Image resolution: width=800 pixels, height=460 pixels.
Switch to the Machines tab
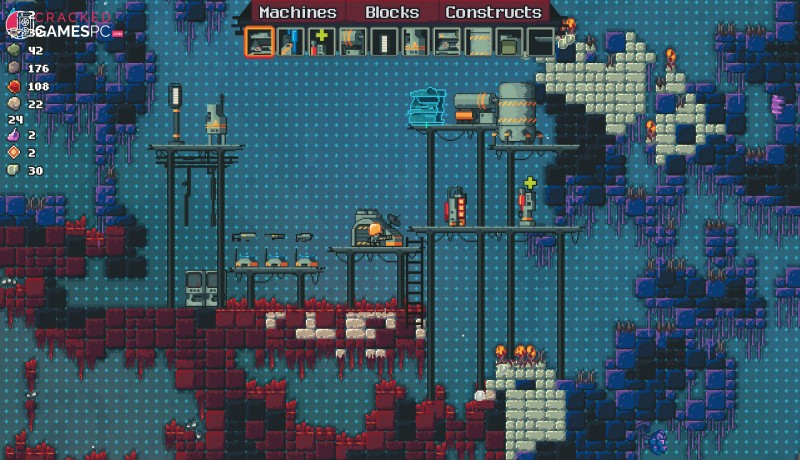(297, 13)
